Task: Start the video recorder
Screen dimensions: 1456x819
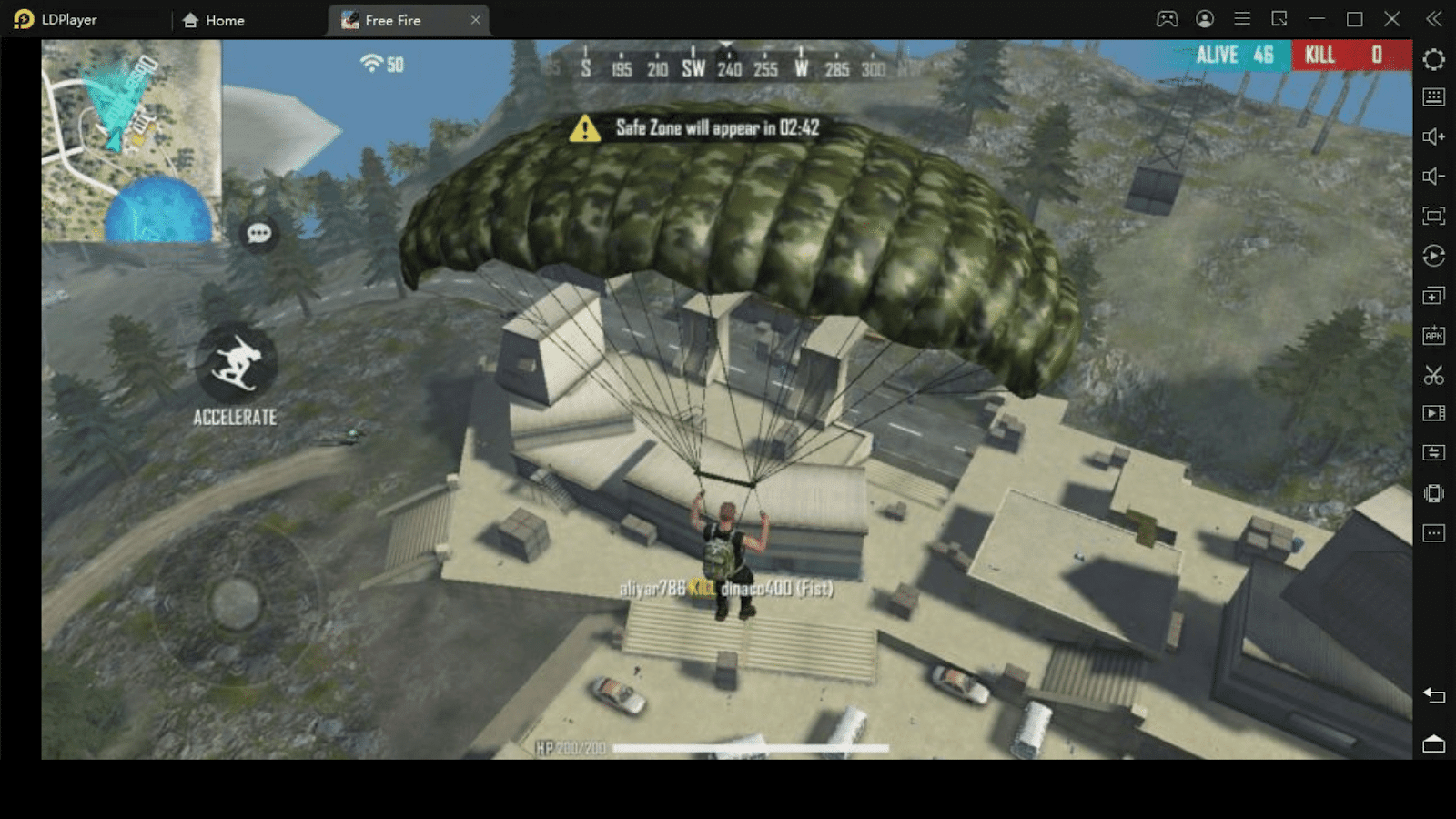Action: coord(1433,413)
